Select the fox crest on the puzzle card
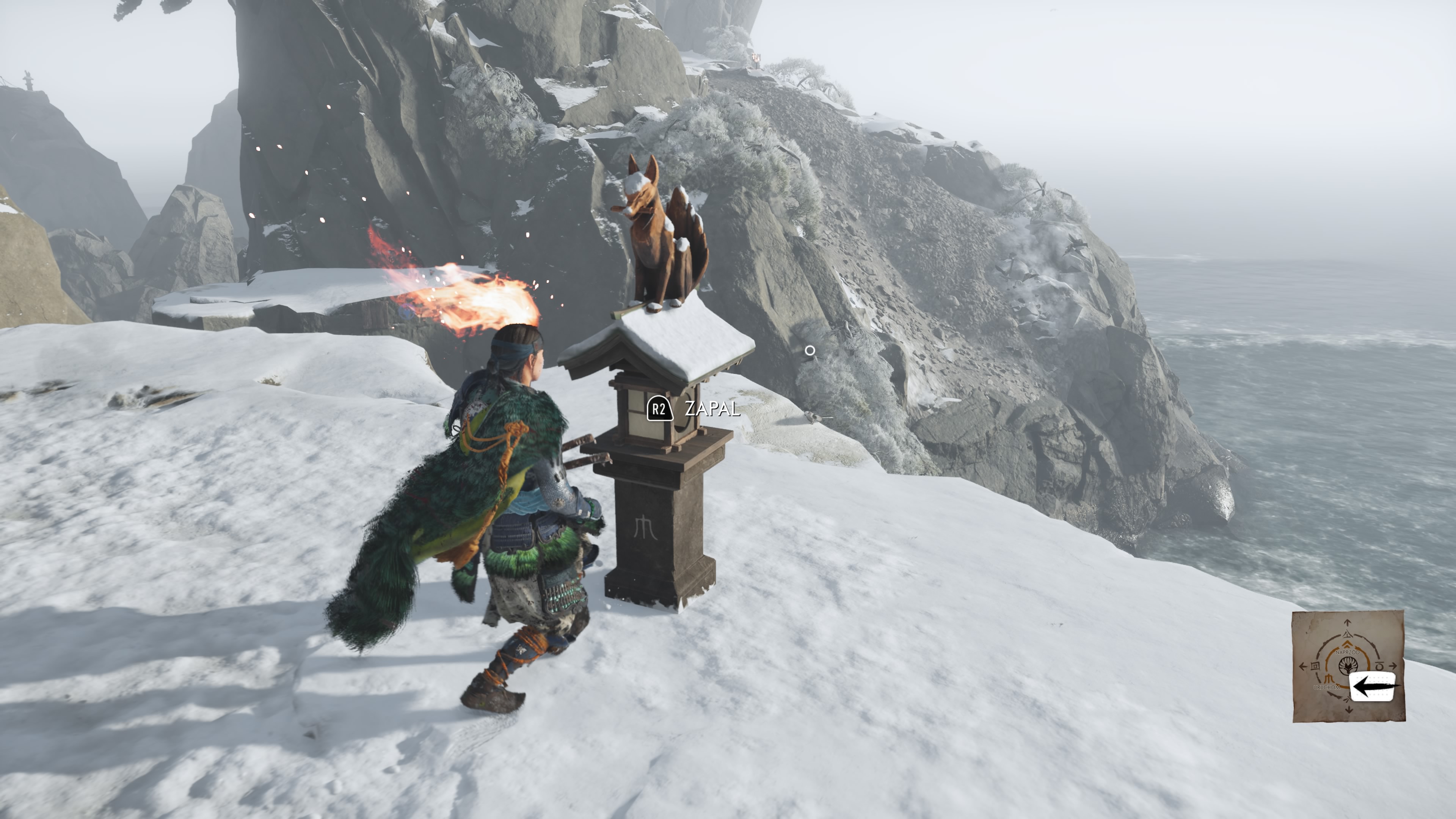Screen dimensions: 1456x819 (x=1349, y=666)
